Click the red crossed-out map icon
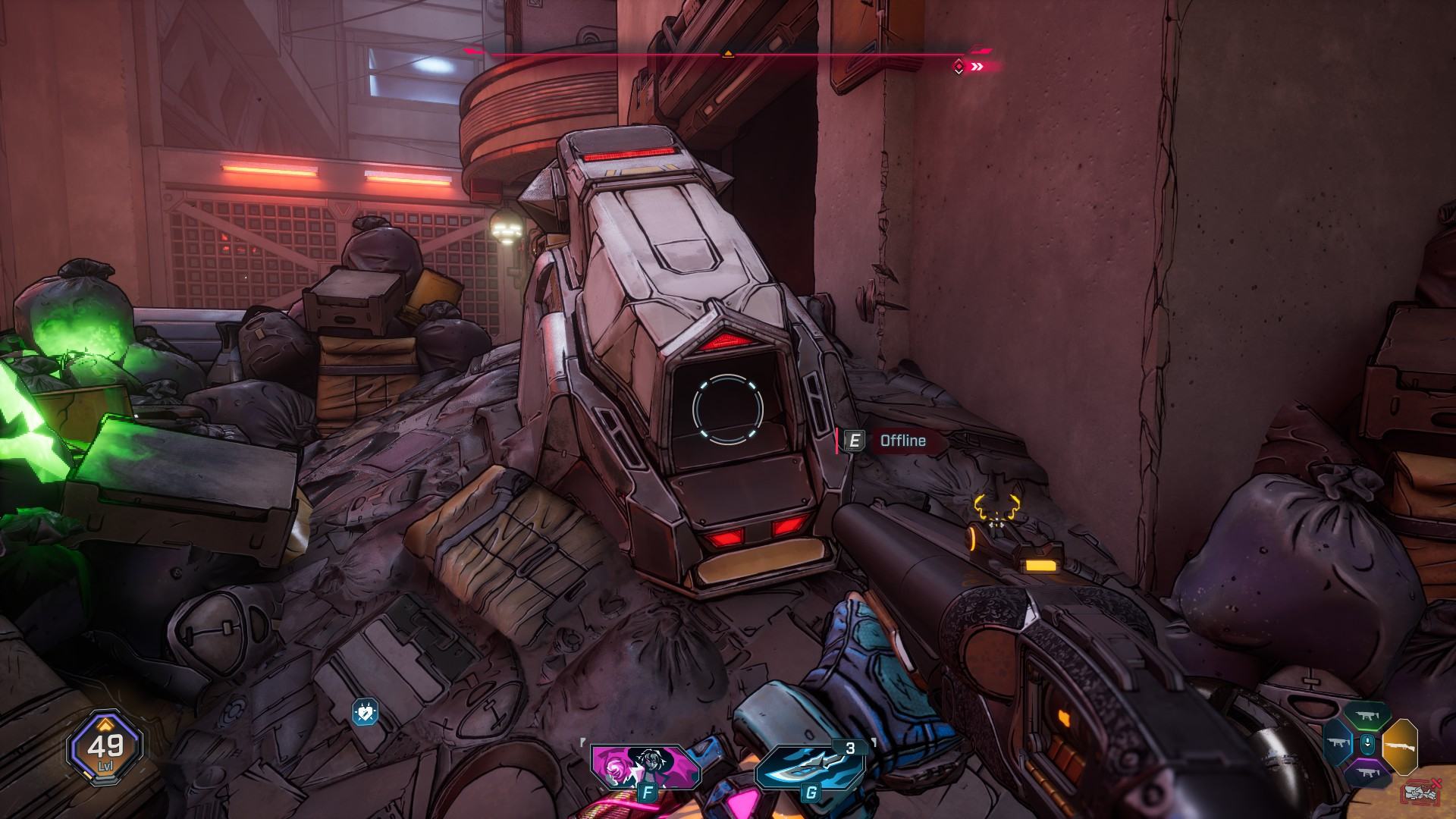Screen dimensions: 1456x819 [x=1420, y=792]
